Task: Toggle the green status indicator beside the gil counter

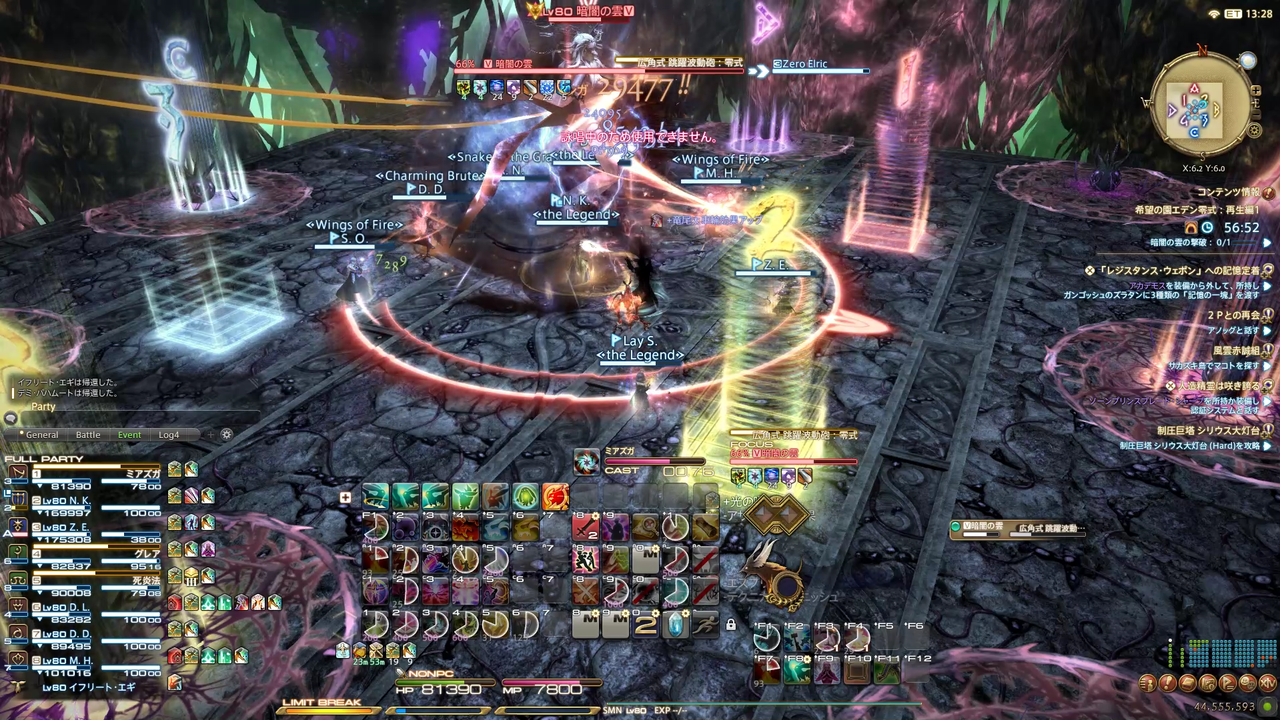Action: (1266, 705)
